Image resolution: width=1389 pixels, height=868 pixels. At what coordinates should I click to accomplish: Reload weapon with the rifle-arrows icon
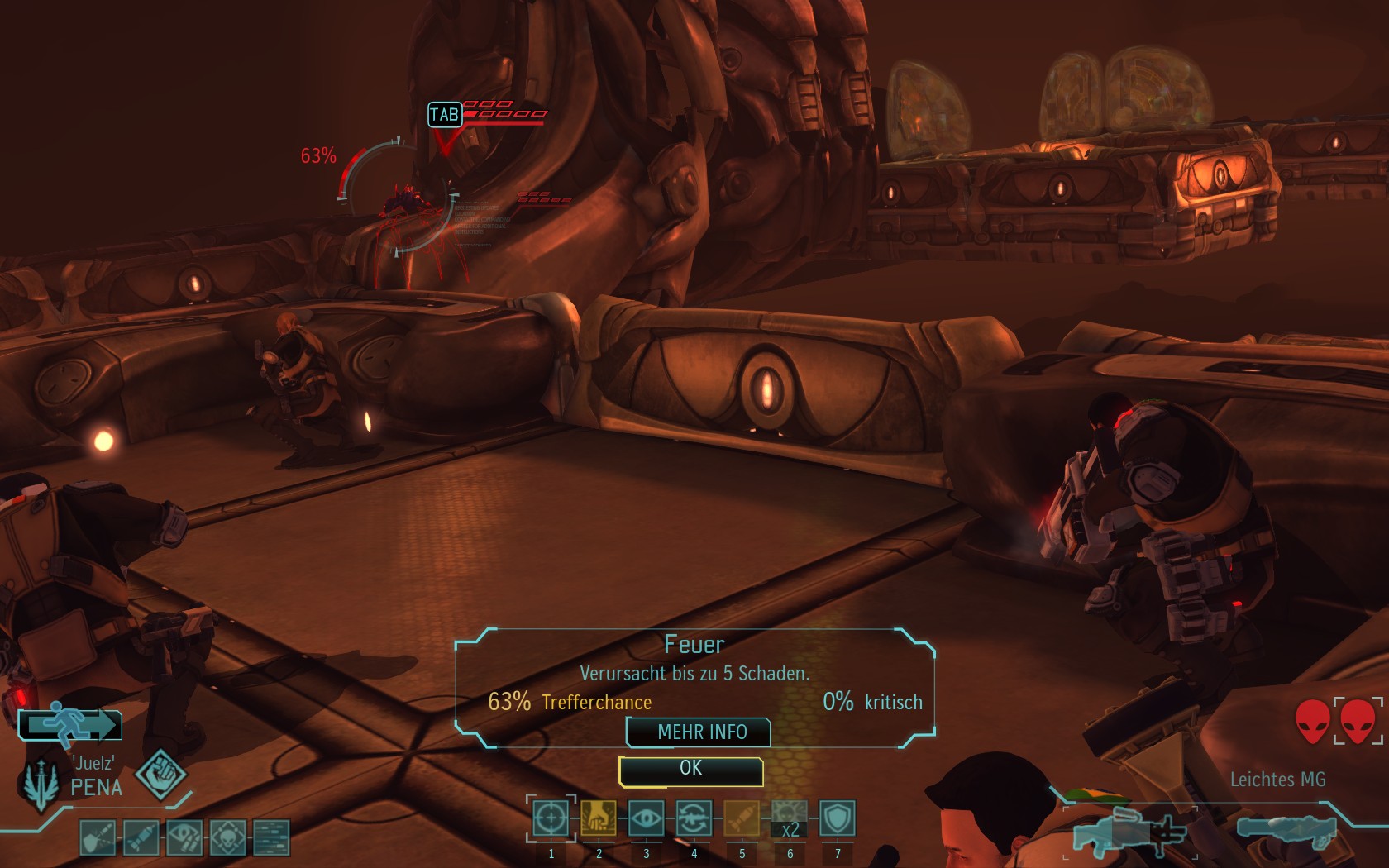pos(694,819)
